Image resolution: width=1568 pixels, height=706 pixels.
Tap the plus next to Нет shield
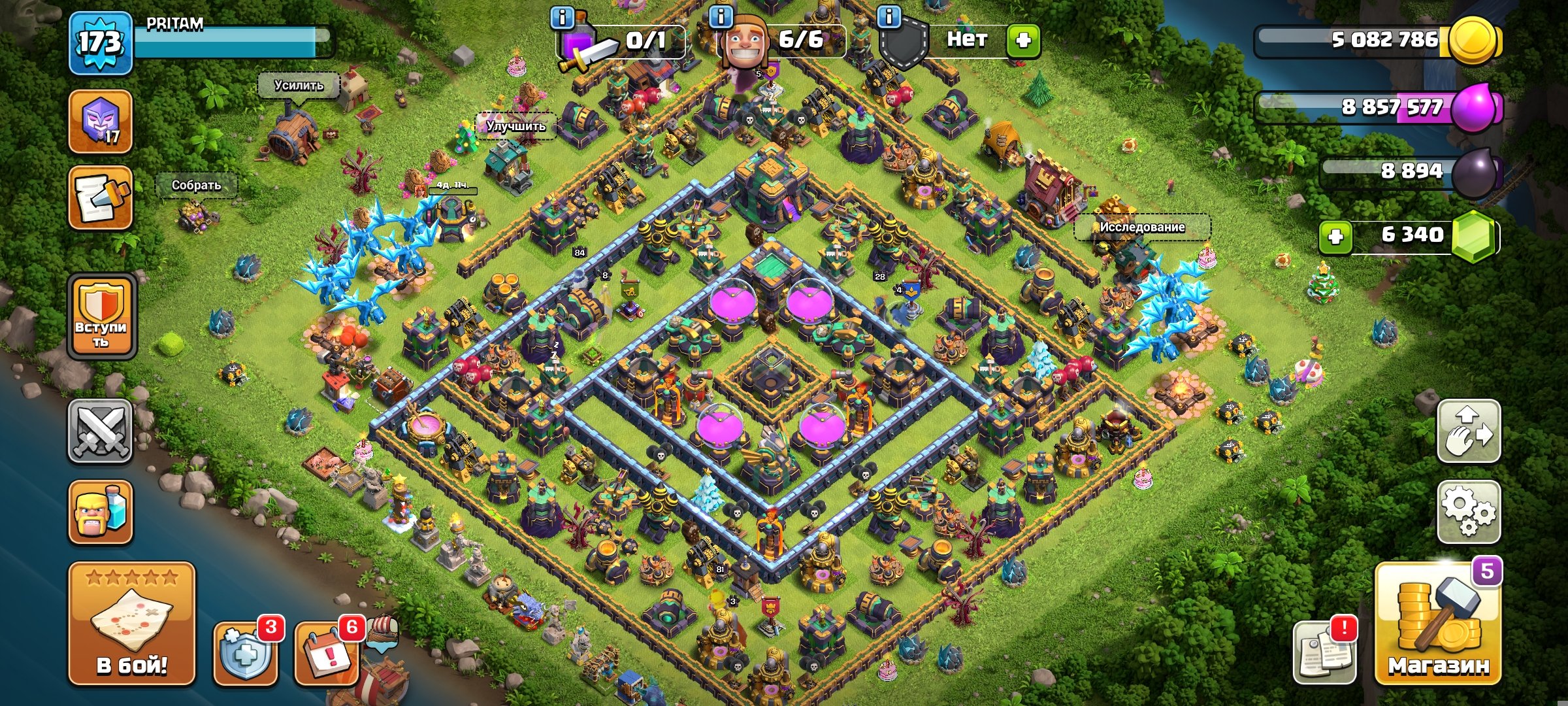pyautogui.click(x=1028, y=41)
